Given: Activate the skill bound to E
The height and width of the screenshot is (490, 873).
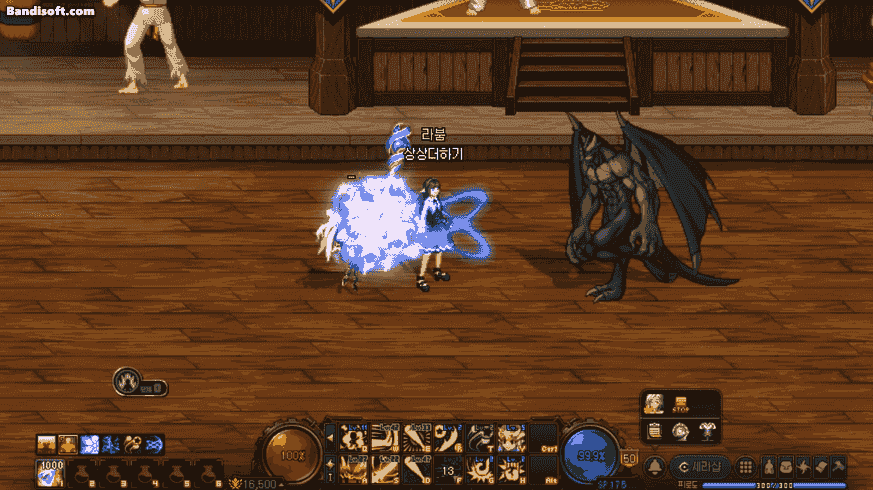Looking at the screenshot, I should tap(416, 439).
